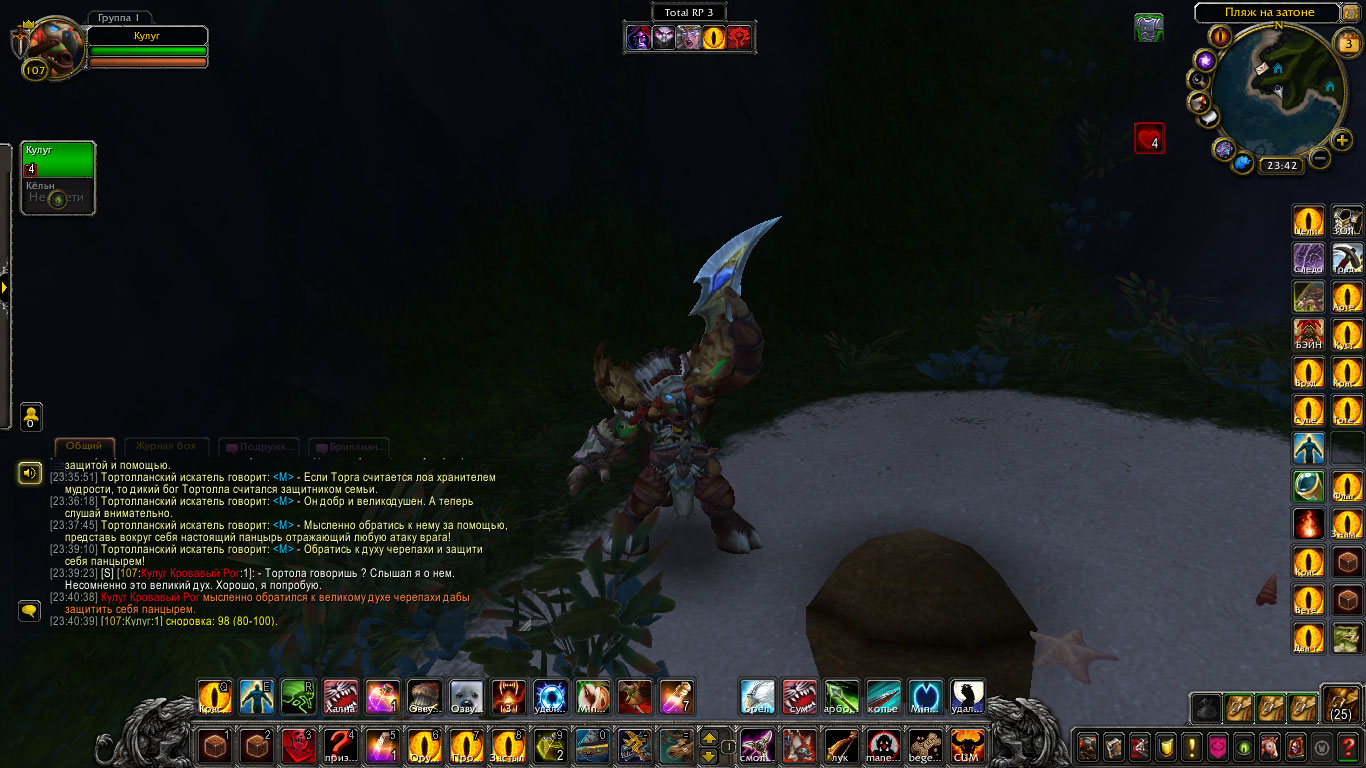
Task: Switch to the Общий chat tab
Action: pos(84,447)
